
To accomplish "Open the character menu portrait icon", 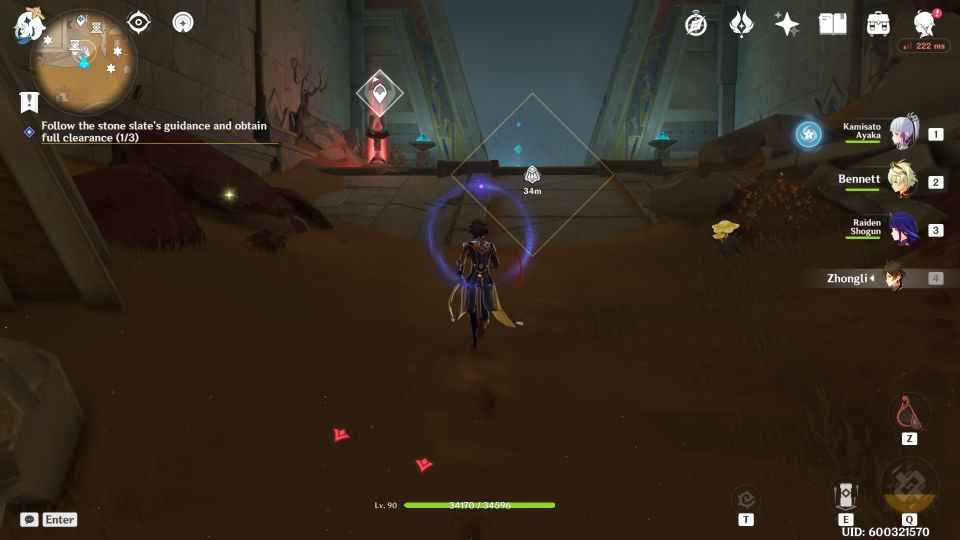I will [925, 24].
